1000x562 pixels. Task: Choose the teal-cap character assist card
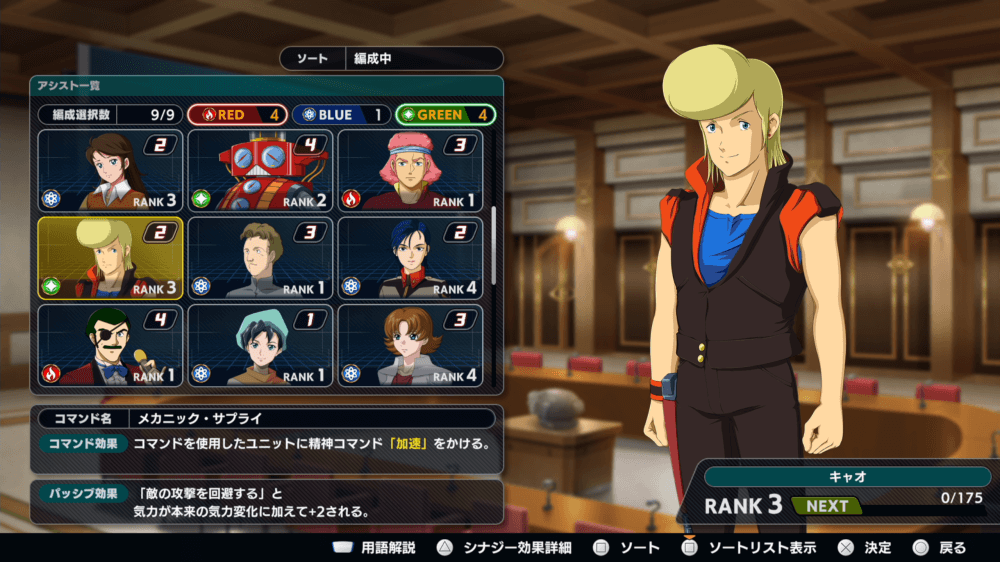(x=260, y=345)
